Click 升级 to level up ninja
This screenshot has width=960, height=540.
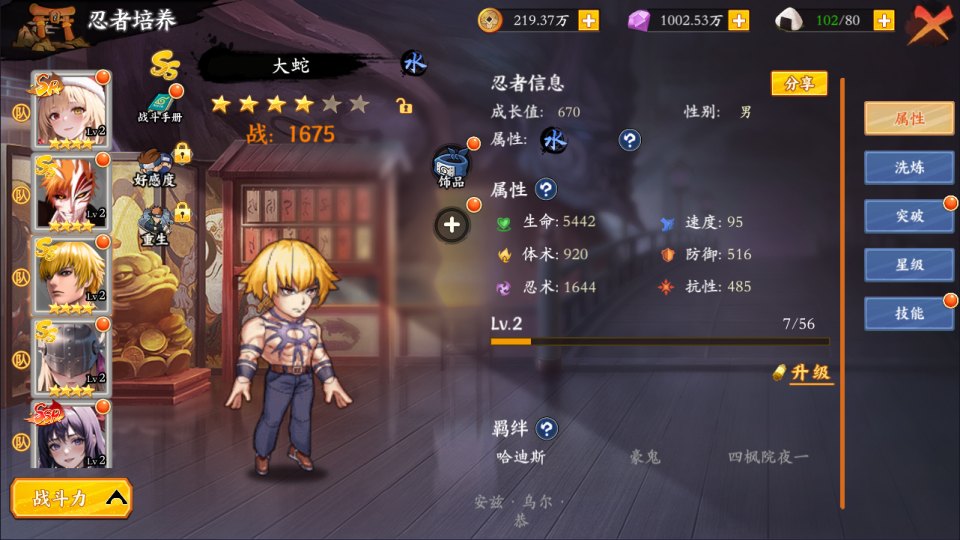tap(805, 373)
